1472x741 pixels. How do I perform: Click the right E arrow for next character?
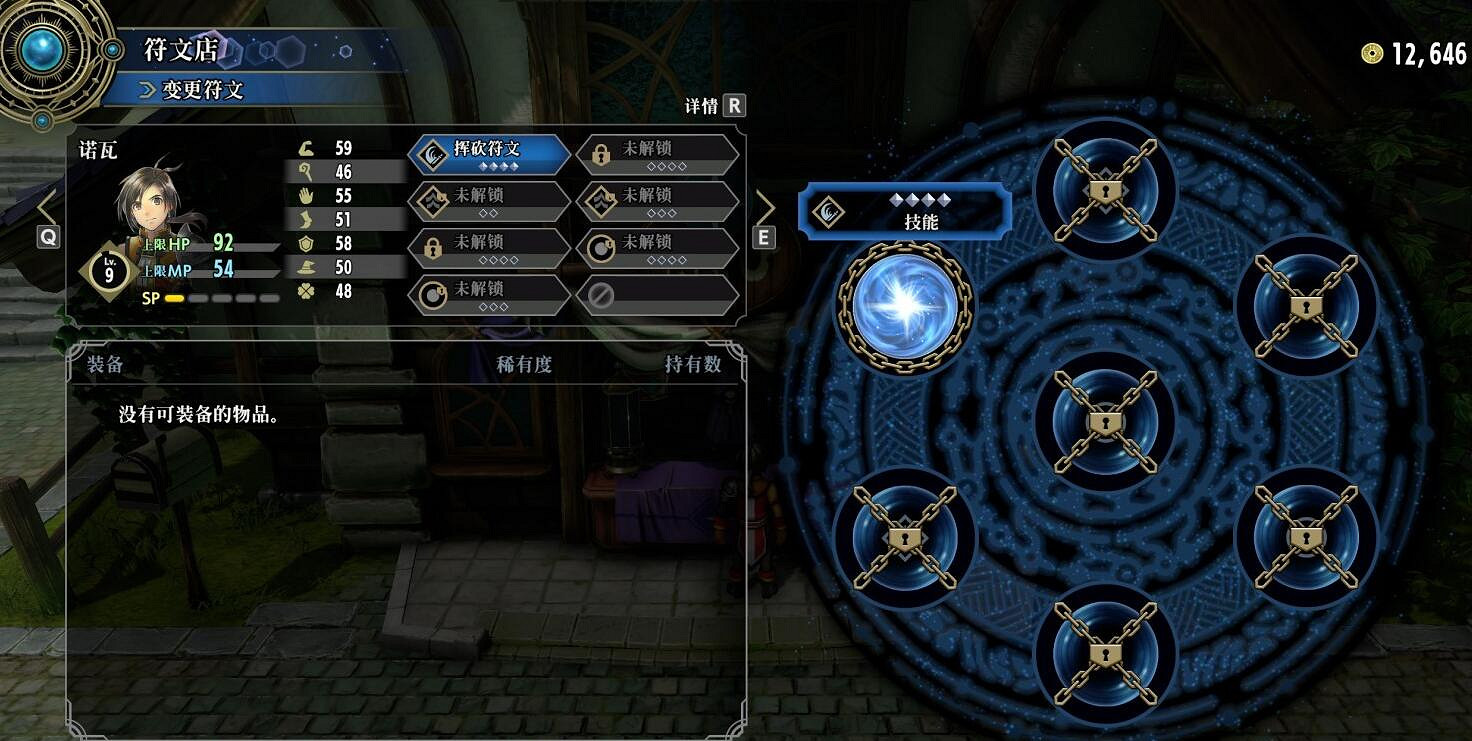point(765,207)
